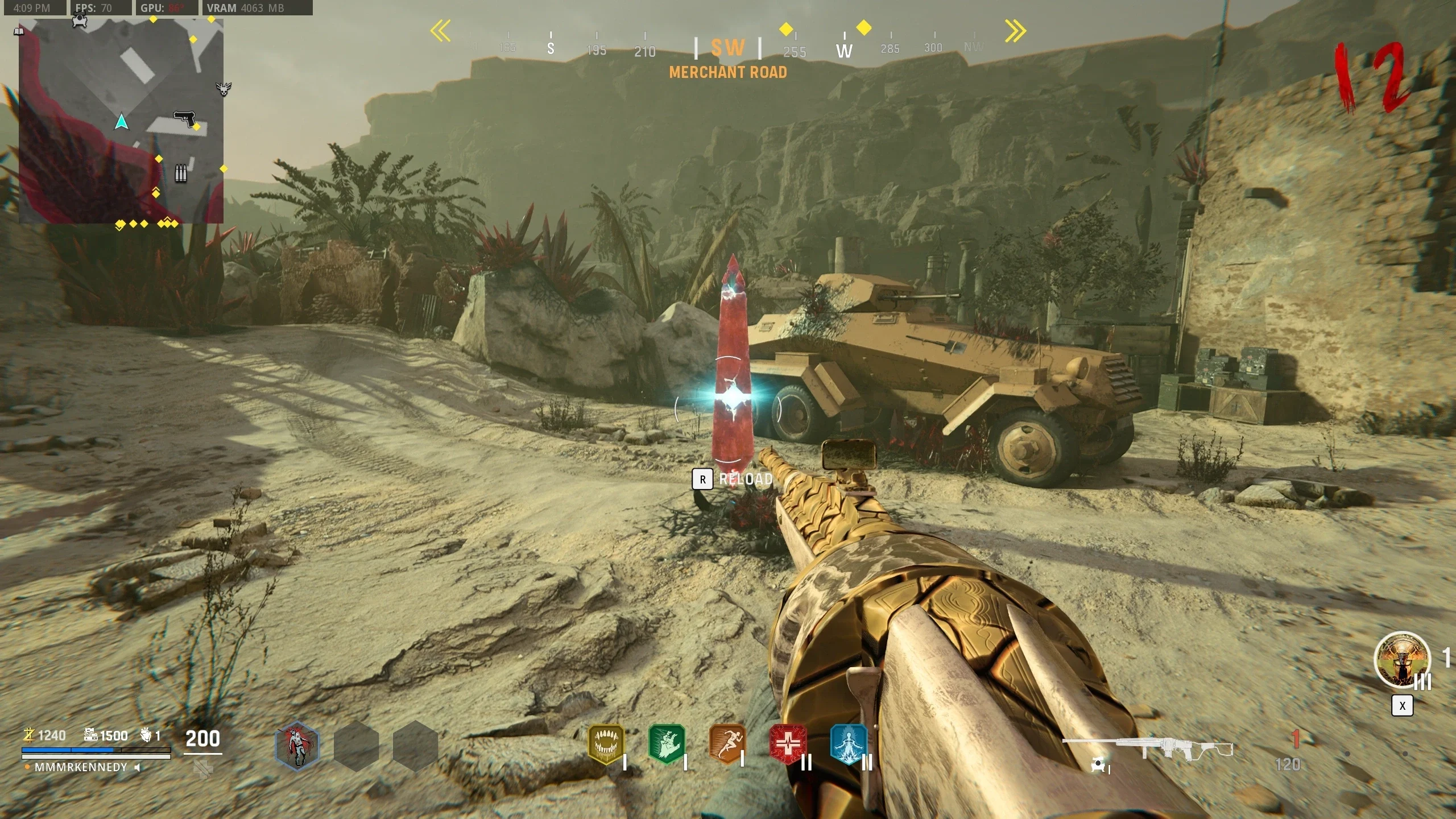Select the pistol marker on the minimap
The height and width of the screenshot is (819, 1456).
(184, 119)
